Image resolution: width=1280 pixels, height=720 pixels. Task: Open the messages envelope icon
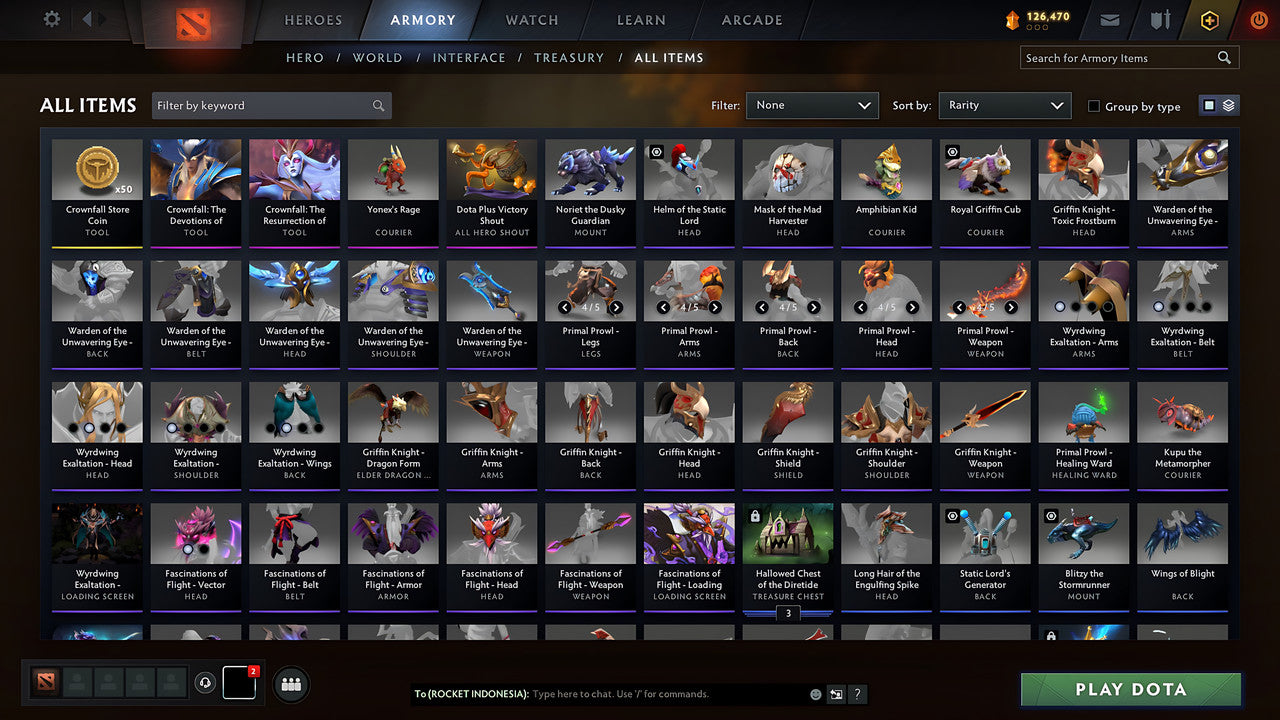pyautogui.click(x=1111, y=18)
